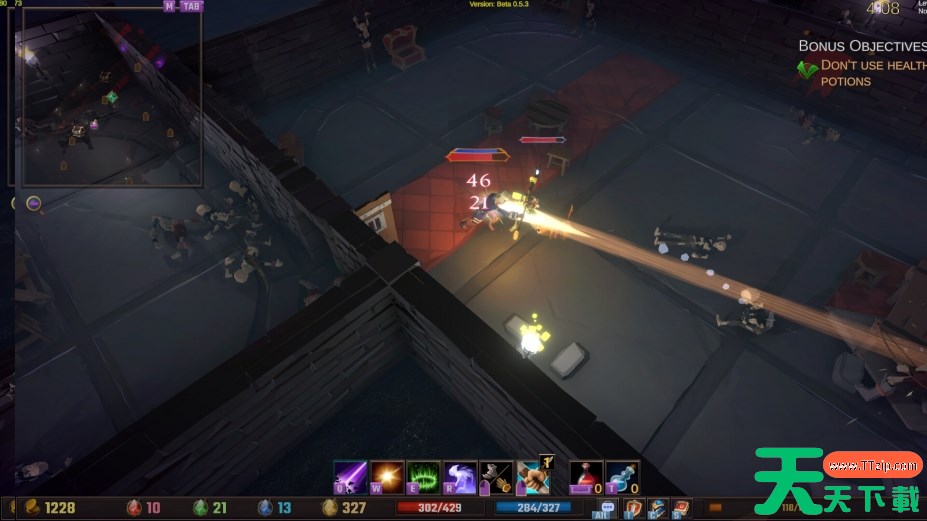Use the red health potion slot
The width and height of the screenshot is (927, 521).
click(x=586, y=476)
